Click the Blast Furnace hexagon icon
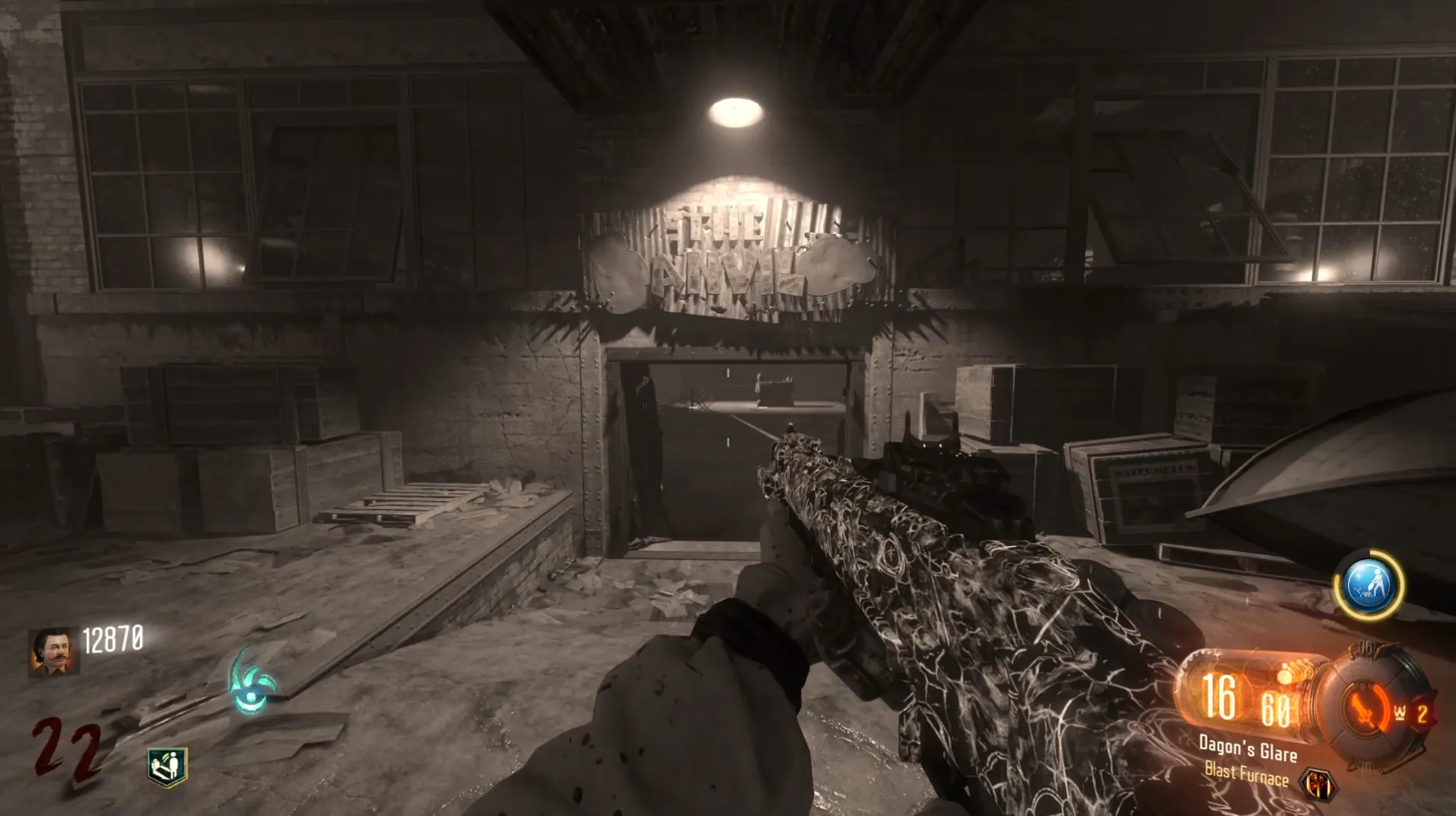 (x=1317, y=784)
